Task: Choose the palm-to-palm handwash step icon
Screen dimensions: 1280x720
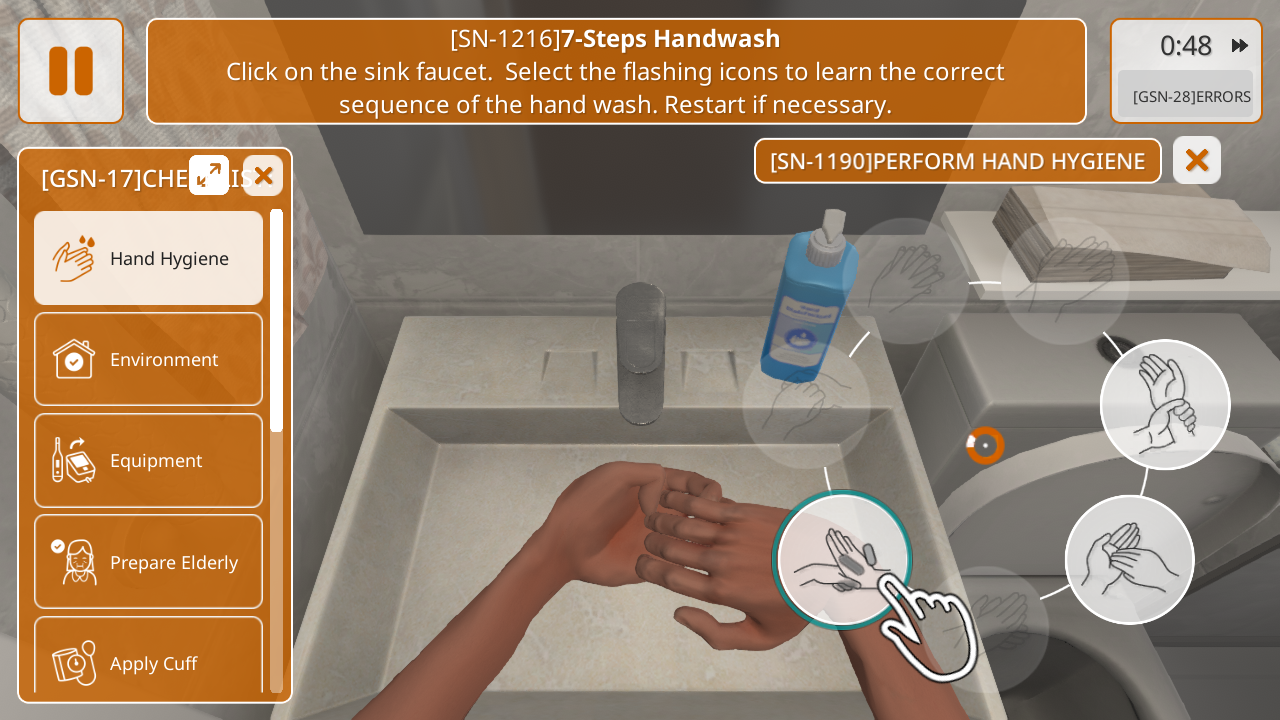Action: coord(1129,560)
